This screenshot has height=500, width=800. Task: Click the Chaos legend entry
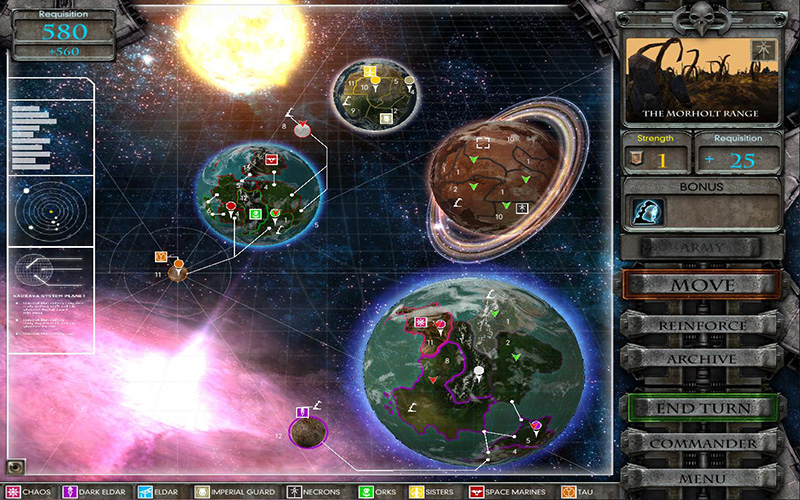click(x=30, y=492)
